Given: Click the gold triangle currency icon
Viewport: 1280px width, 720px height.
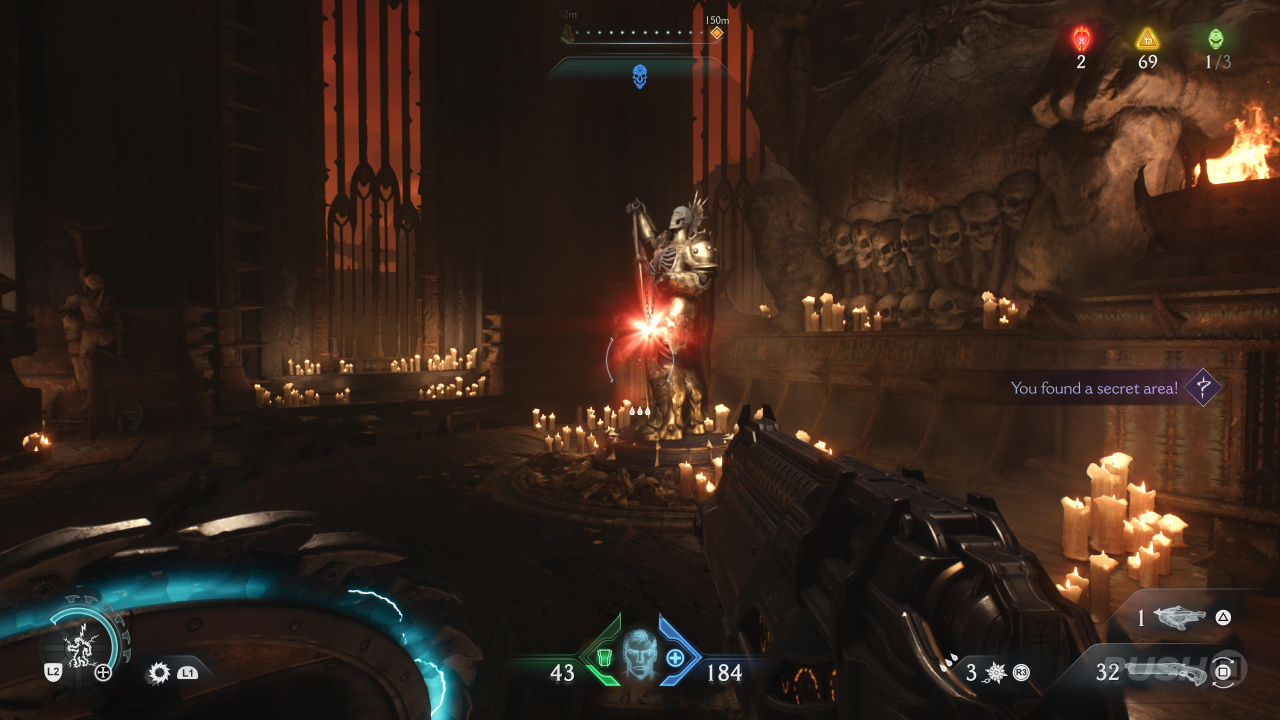Looking at the screenshot, I should coord(1147,39).
